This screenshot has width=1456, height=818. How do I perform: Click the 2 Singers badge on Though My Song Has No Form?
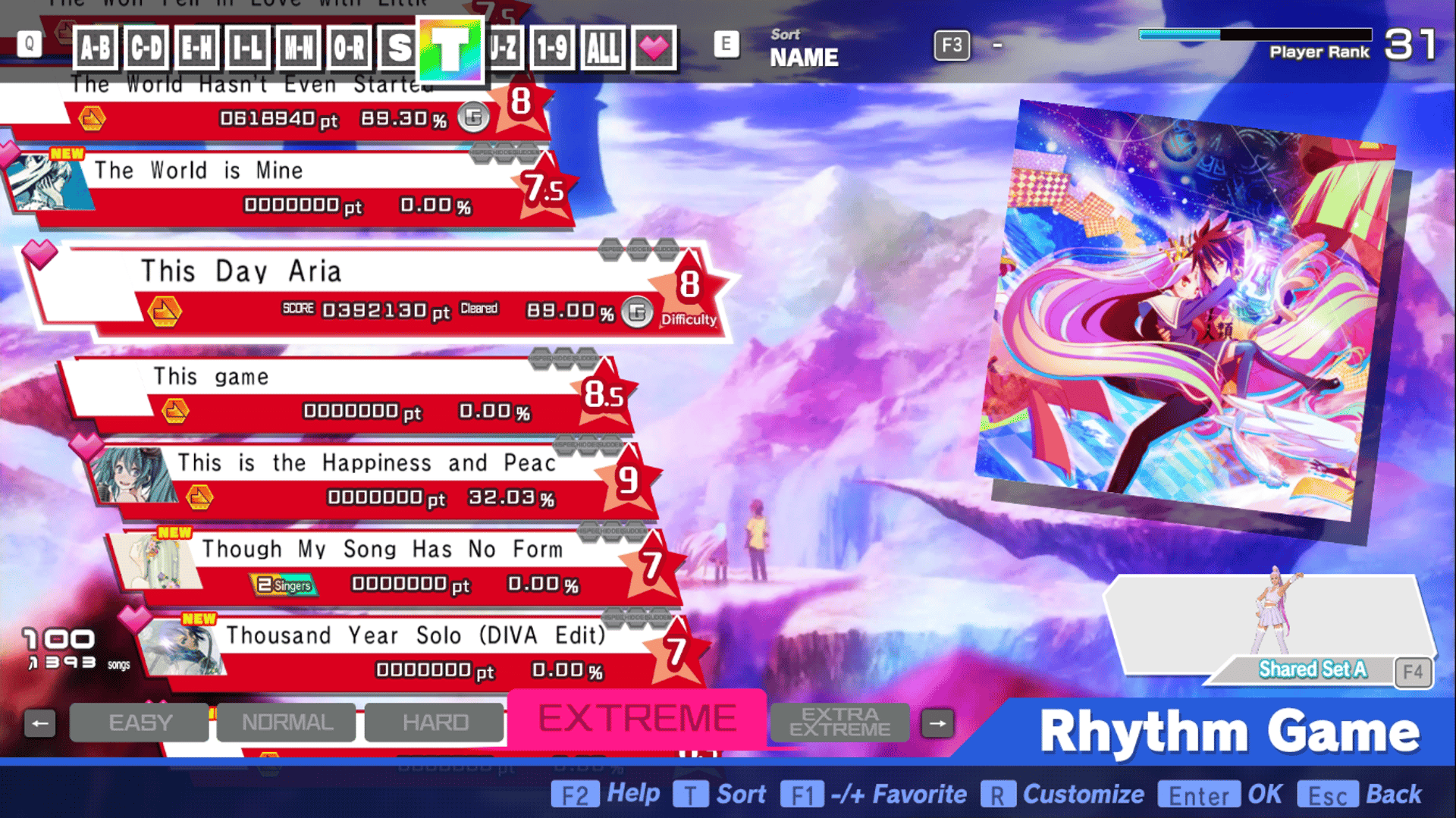click(x=284, y=585)
